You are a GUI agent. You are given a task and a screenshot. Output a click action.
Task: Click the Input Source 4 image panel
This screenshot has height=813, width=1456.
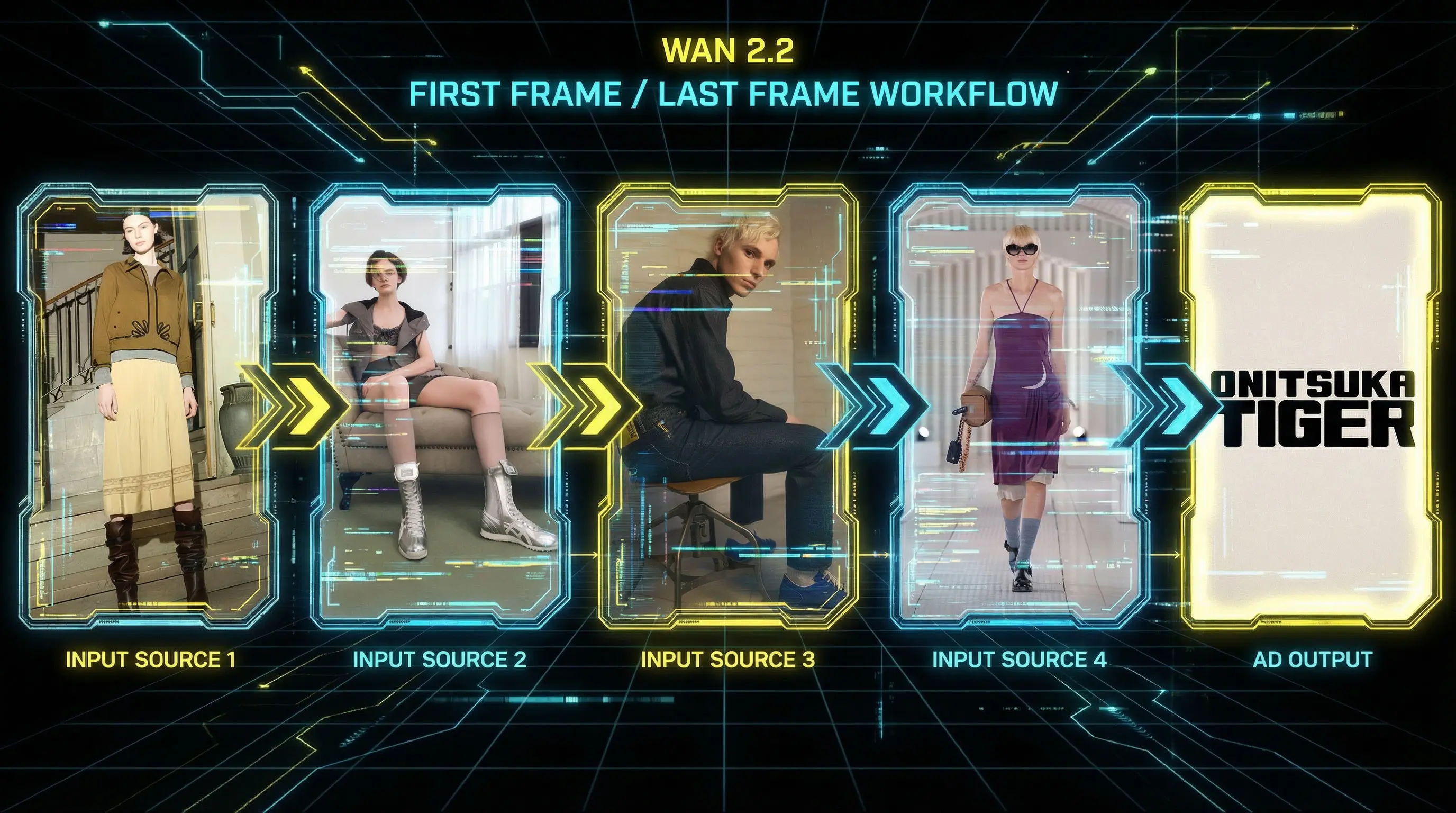tap(1019, 404)
